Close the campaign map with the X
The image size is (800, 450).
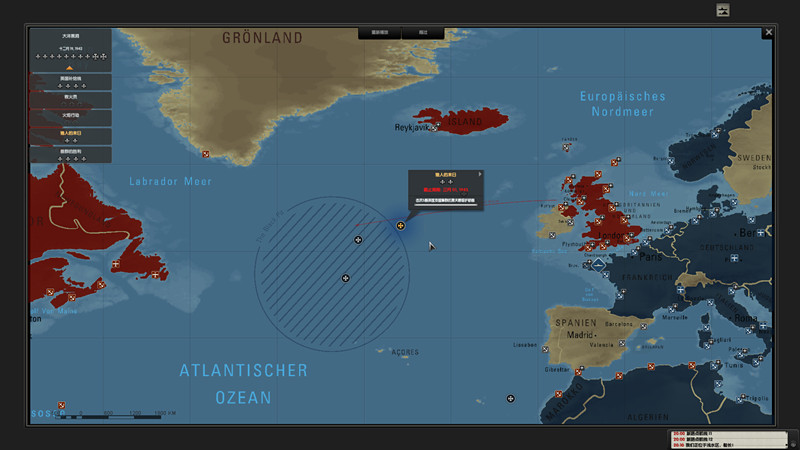pos(768,33)
